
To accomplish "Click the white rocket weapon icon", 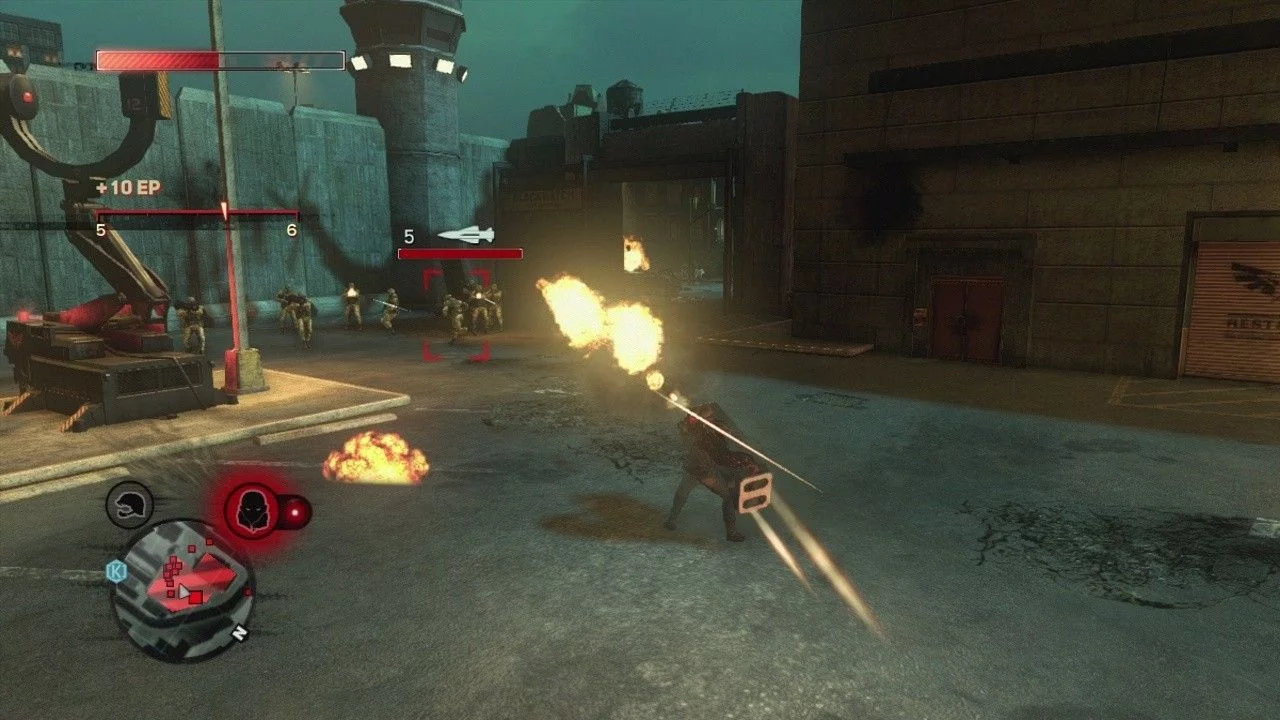I will coord(465,235).
